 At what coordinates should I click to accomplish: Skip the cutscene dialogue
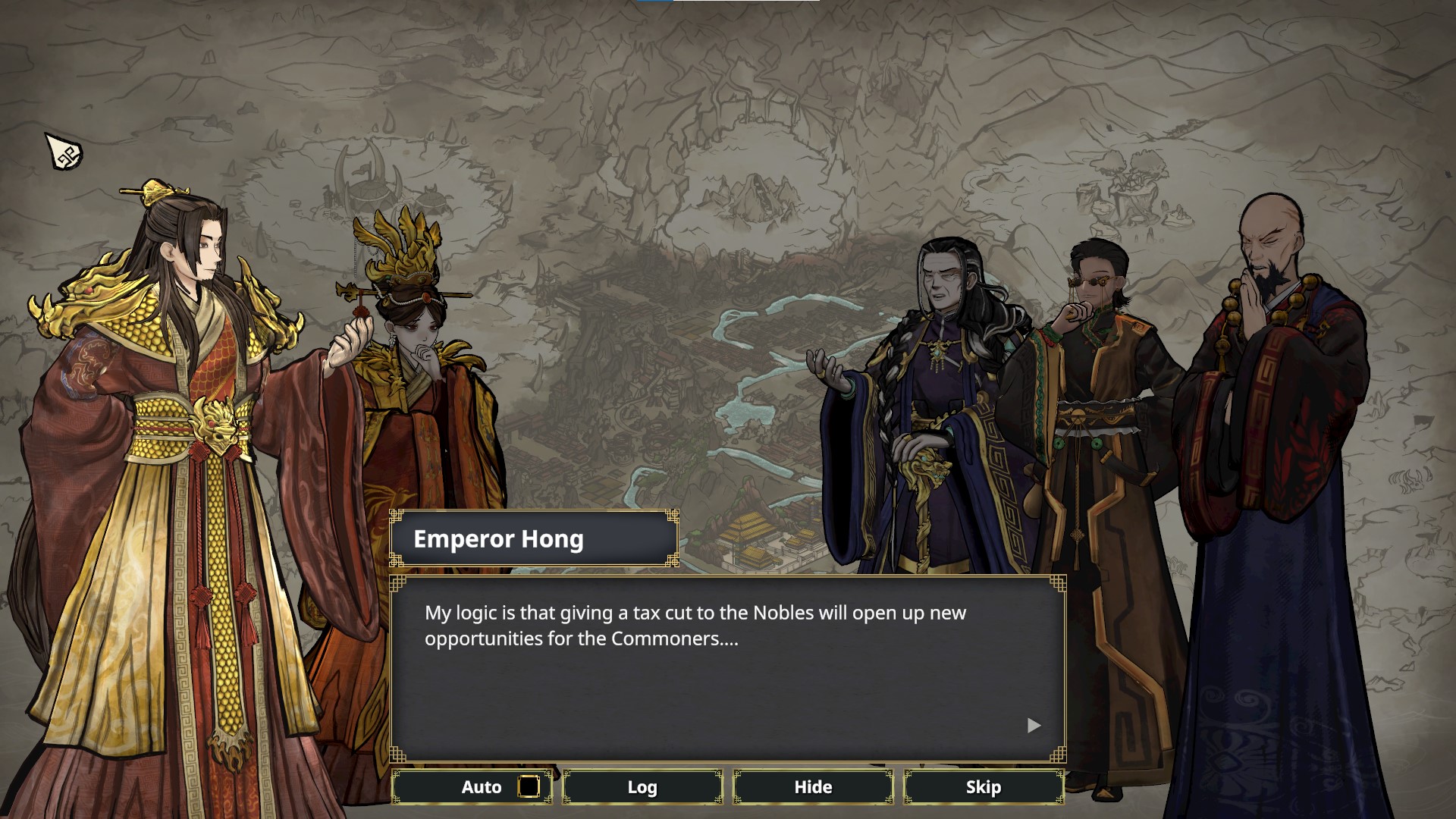tap(984, 787)
